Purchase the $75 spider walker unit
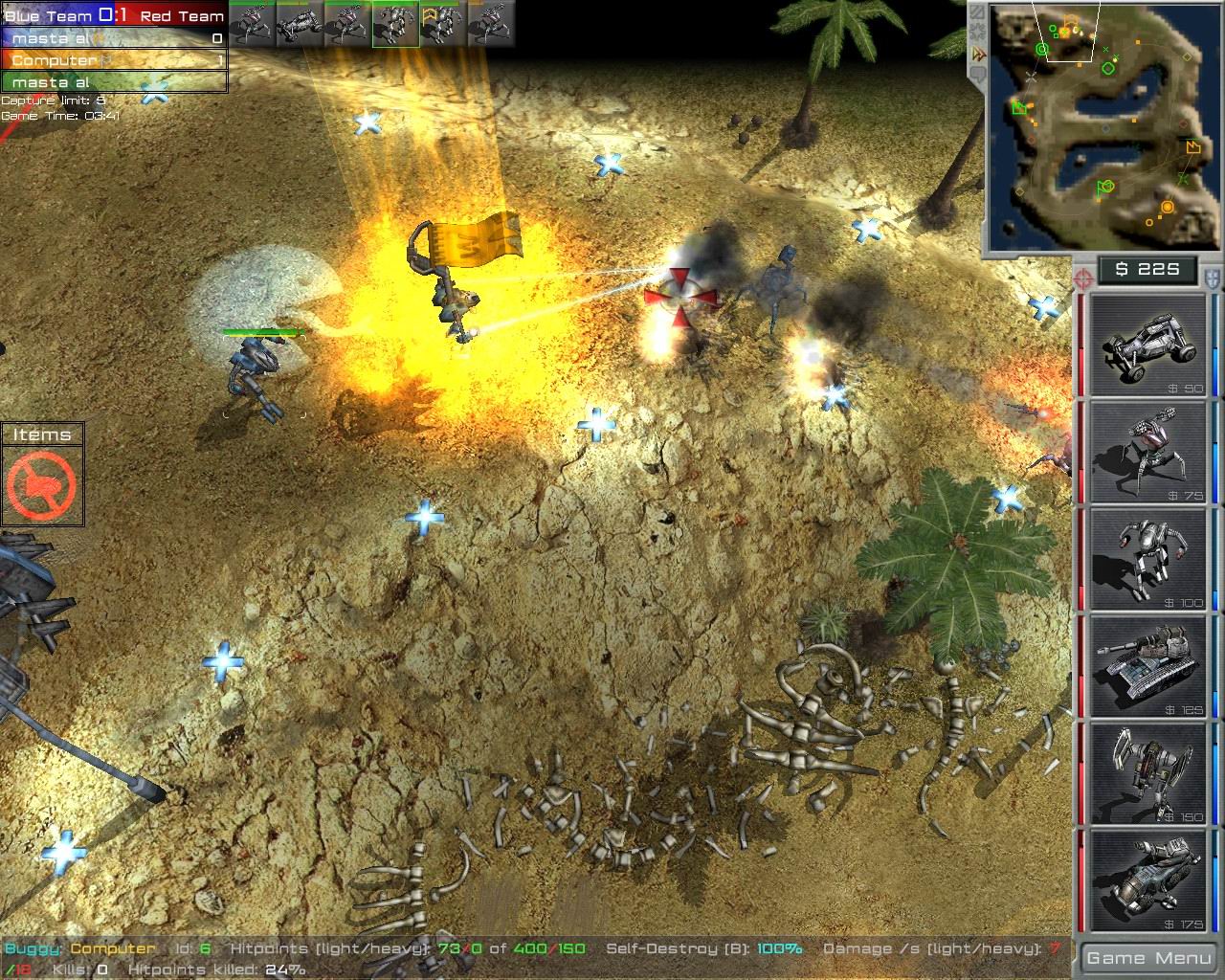Viewport: 1225px width, 980px height. tap(1146, 452)
